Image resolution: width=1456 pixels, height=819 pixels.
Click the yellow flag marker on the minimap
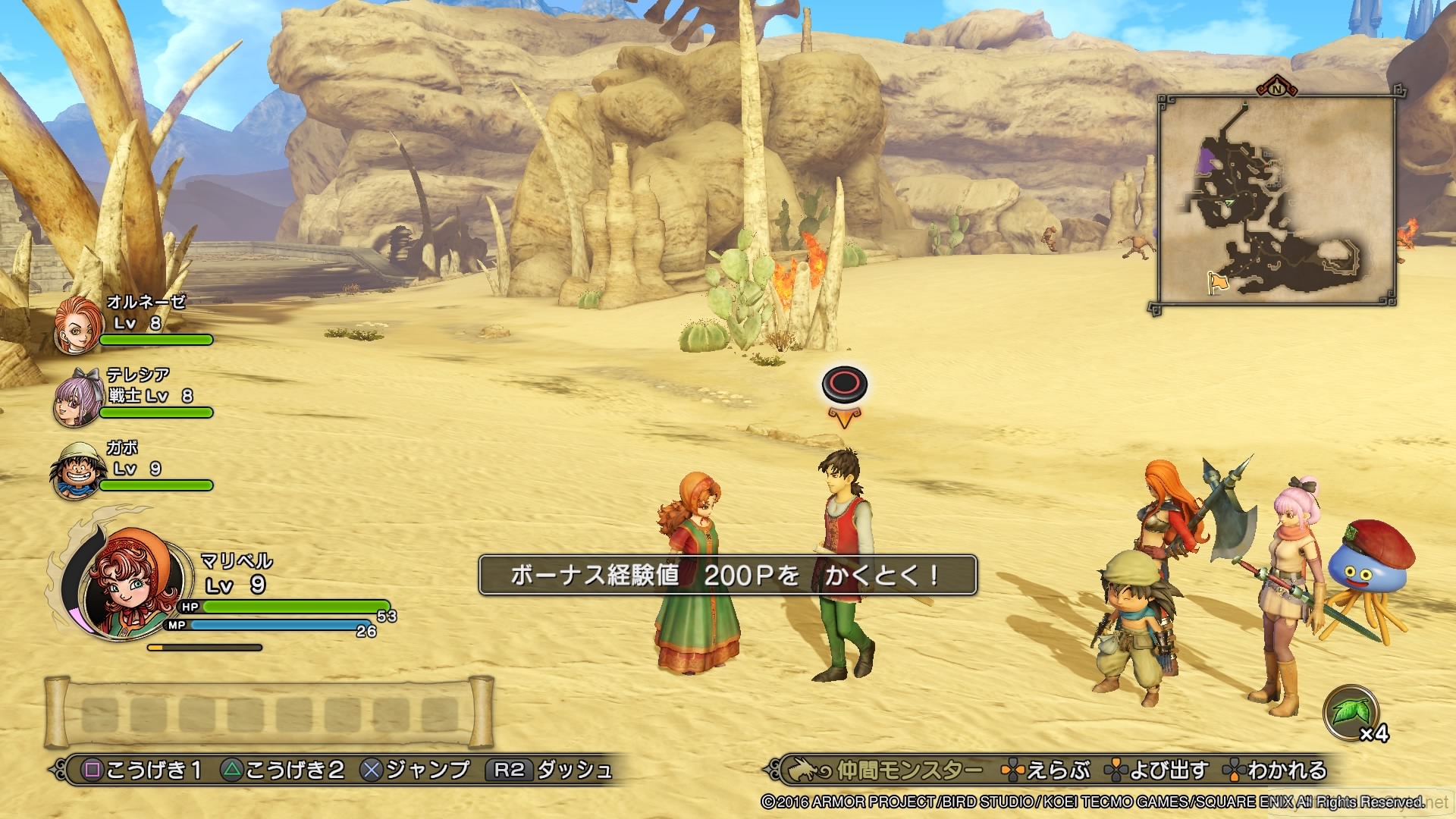(1219, 281)
